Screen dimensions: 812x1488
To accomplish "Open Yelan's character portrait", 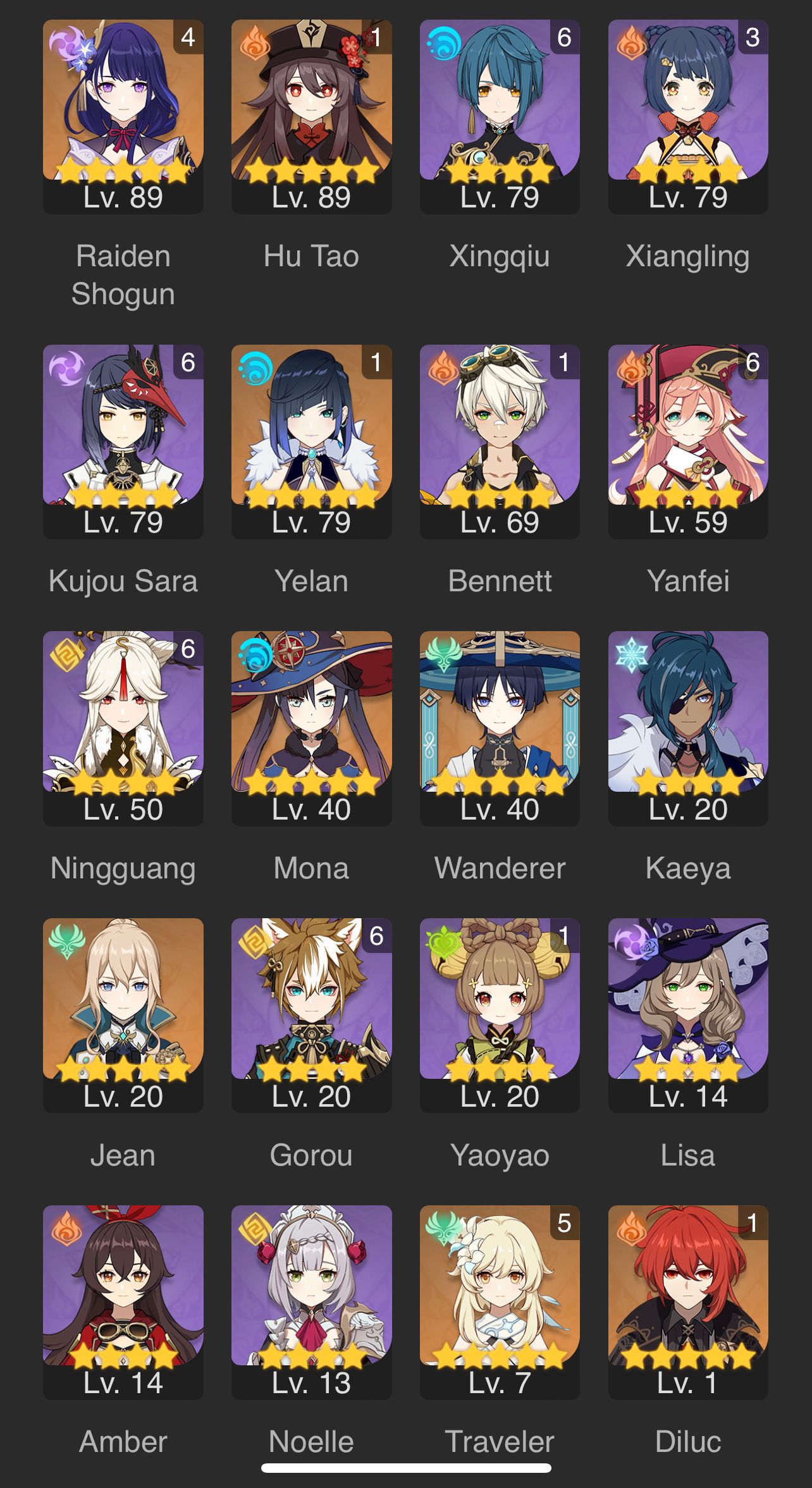I will 311,424.
